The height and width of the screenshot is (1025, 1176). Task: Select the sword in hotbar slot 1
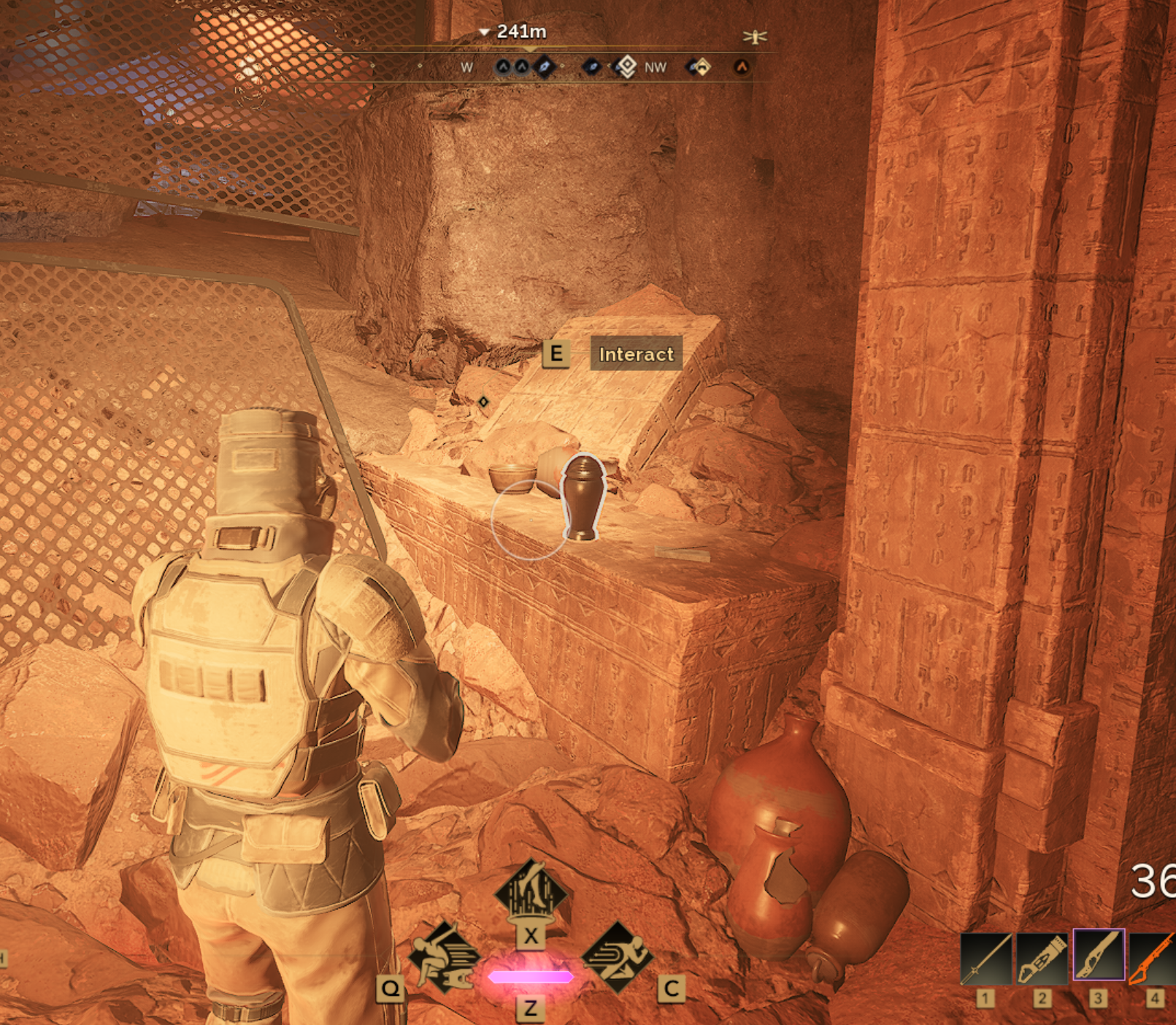(x=985, y=958)
